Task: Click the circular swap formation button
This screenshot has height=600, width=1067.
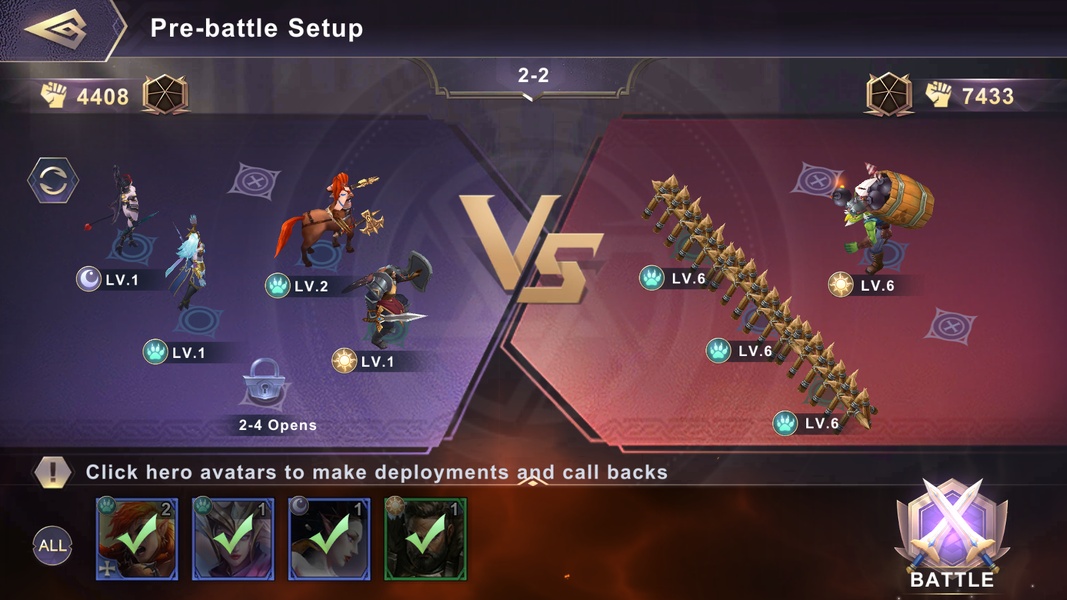Action: pyautogui.click(x=52, y=181)
